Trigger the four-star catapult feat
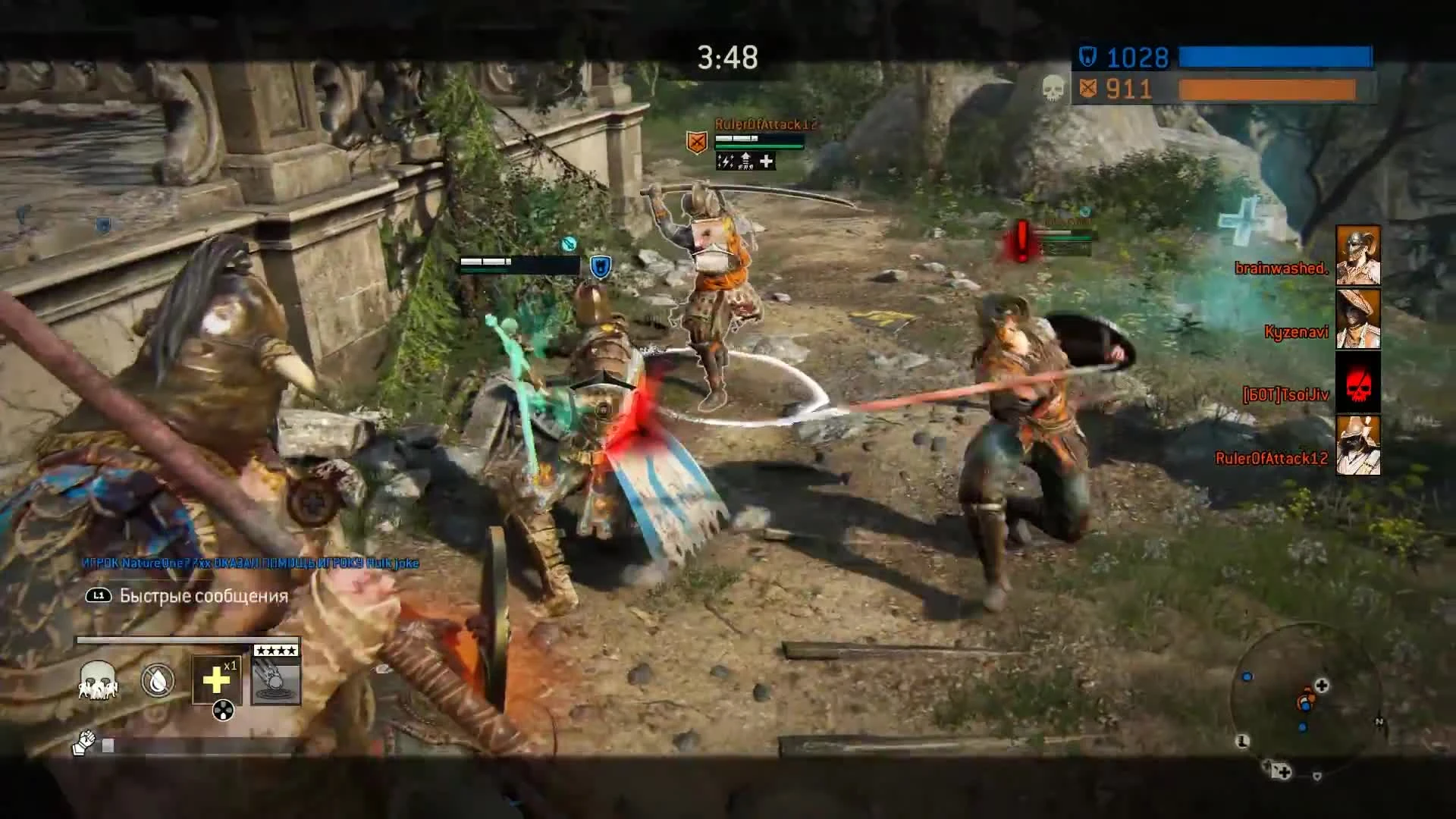Screen dimensions: 1456x819 (x=275, y=682)
